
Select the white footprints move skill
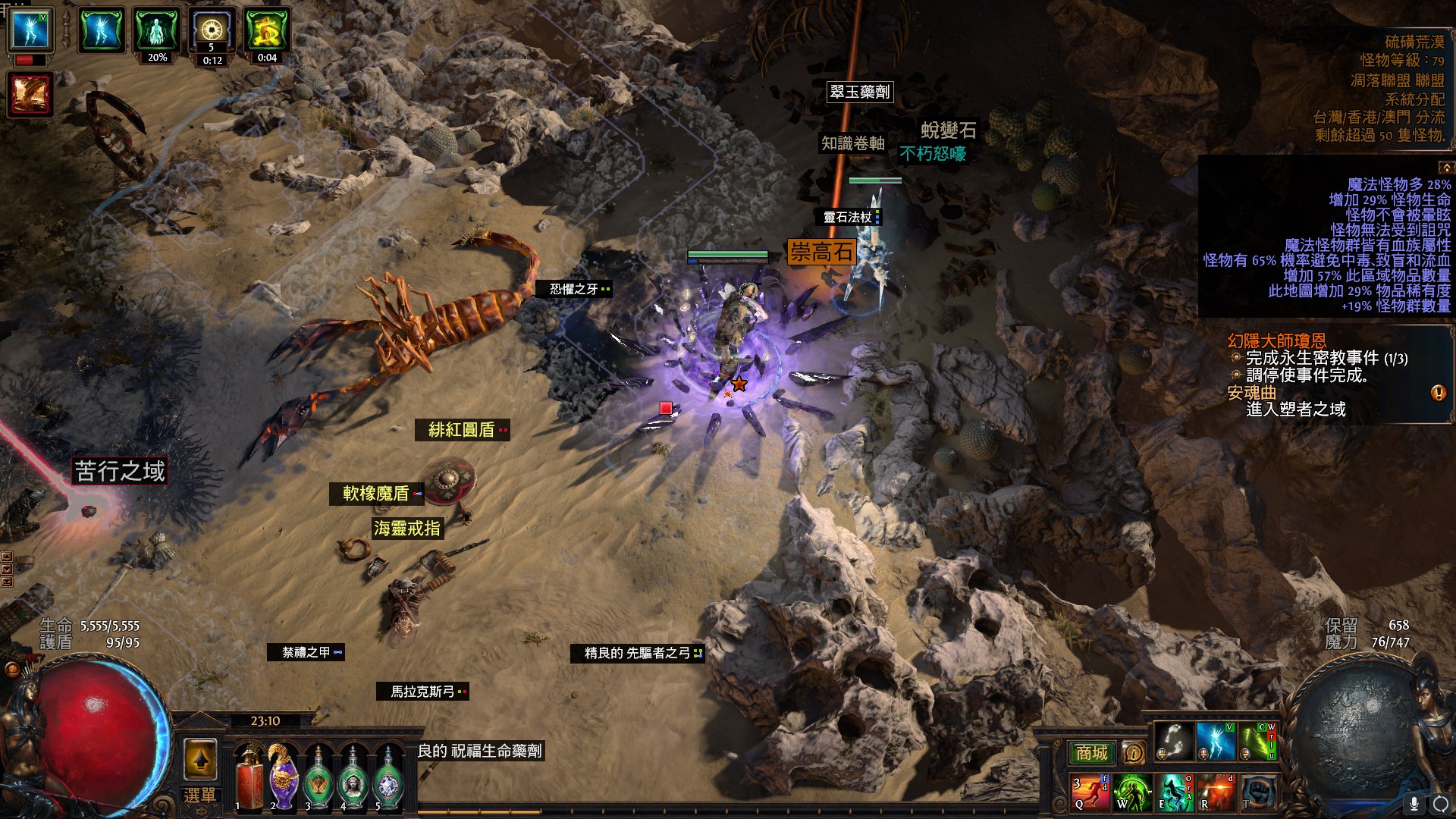point(1173,741)
